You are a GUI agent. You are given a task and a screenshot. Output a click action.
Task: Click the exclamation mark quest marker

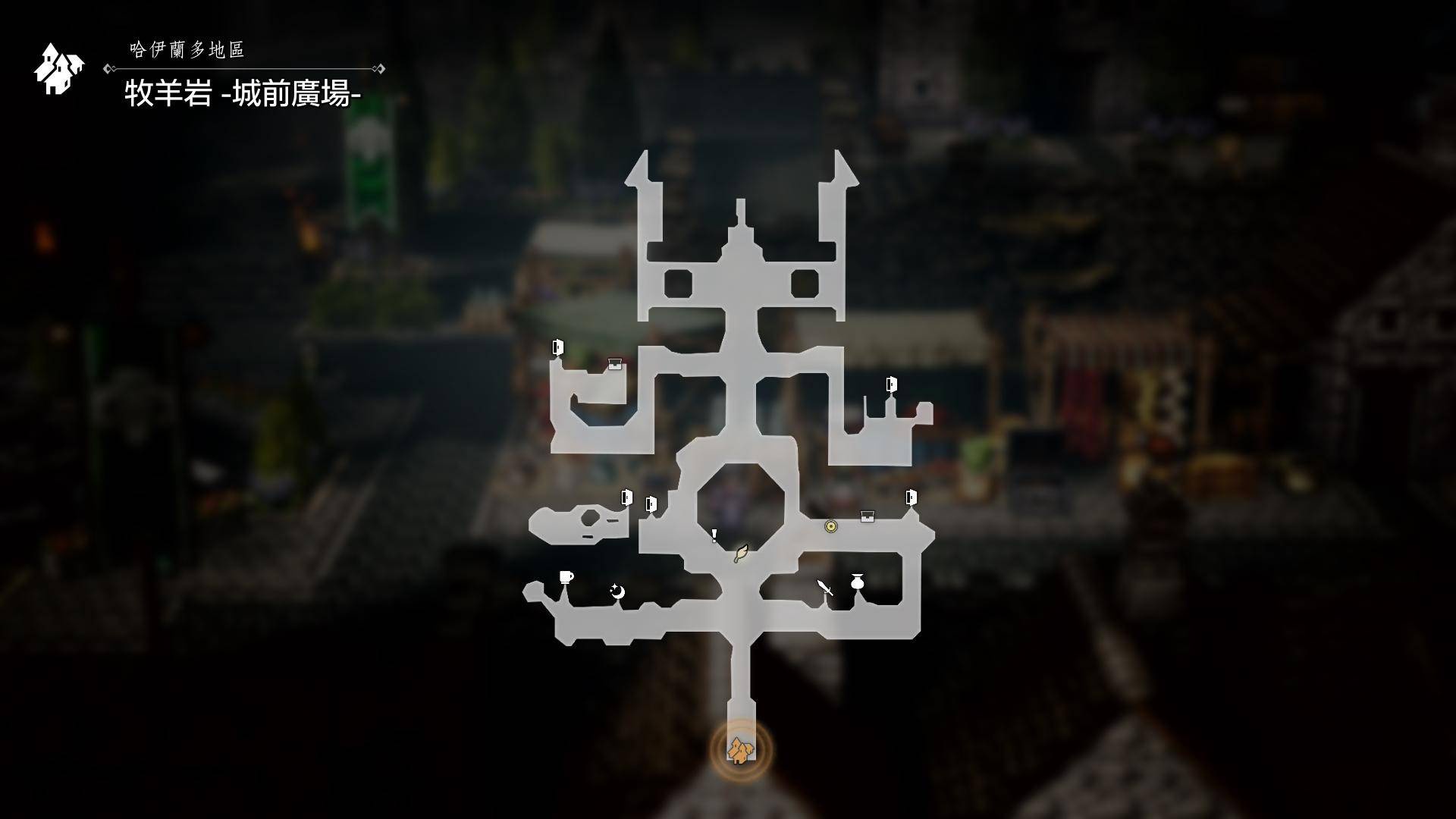pos(714,536)
